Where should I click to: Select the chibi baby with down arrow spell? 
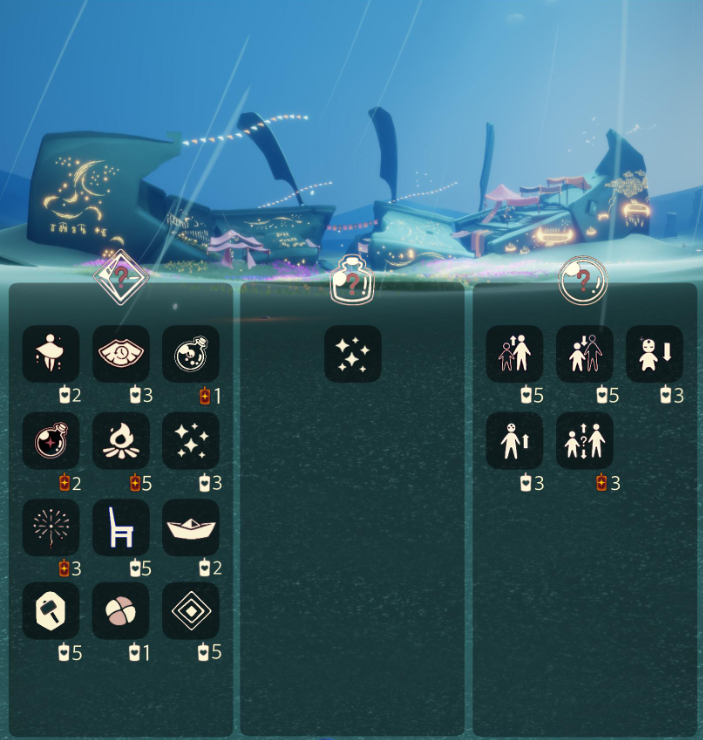[654, 353]
